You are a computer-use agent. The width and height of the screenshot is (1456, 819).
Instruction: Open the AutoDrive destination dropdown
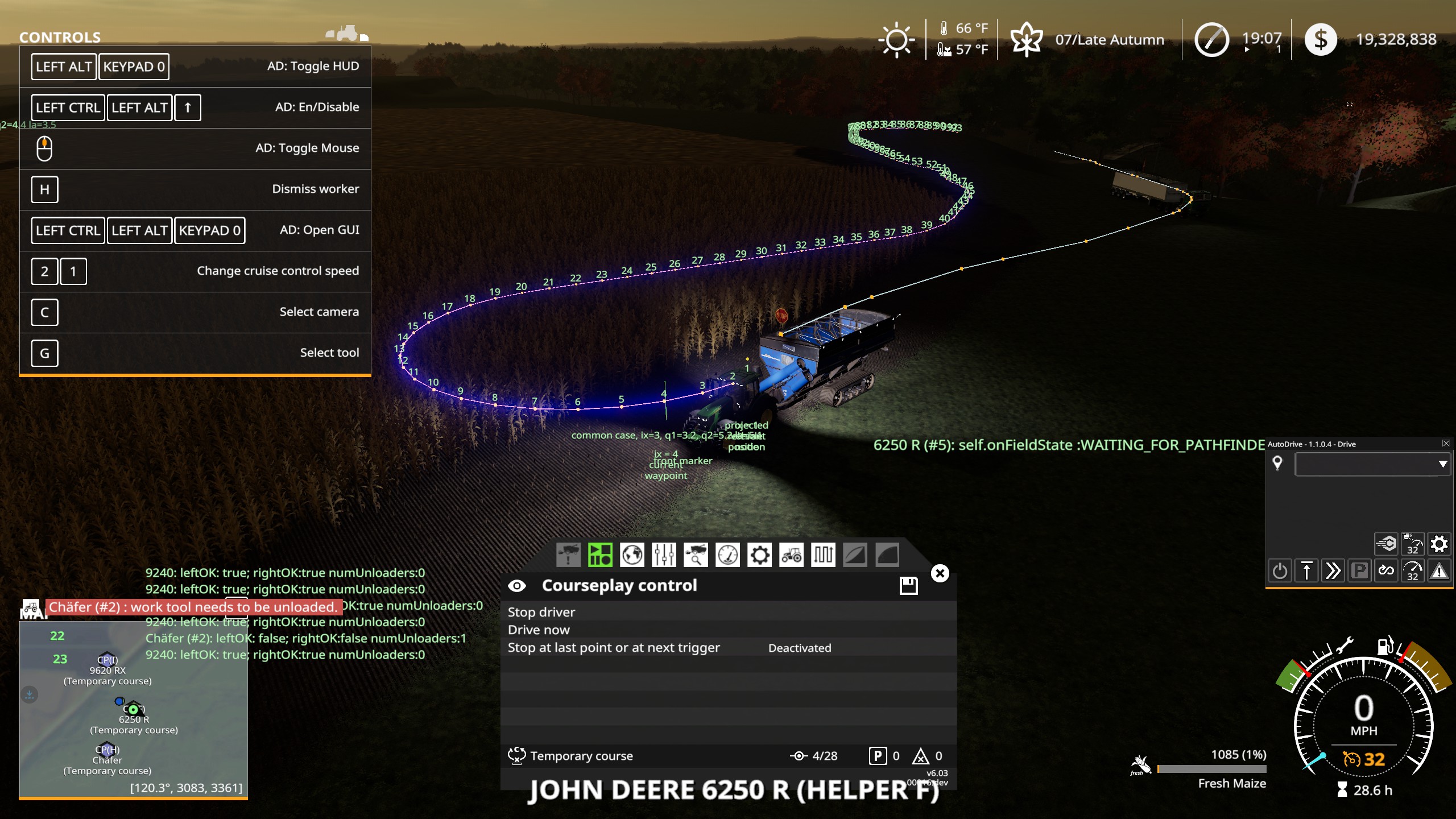pos(1371,464)
